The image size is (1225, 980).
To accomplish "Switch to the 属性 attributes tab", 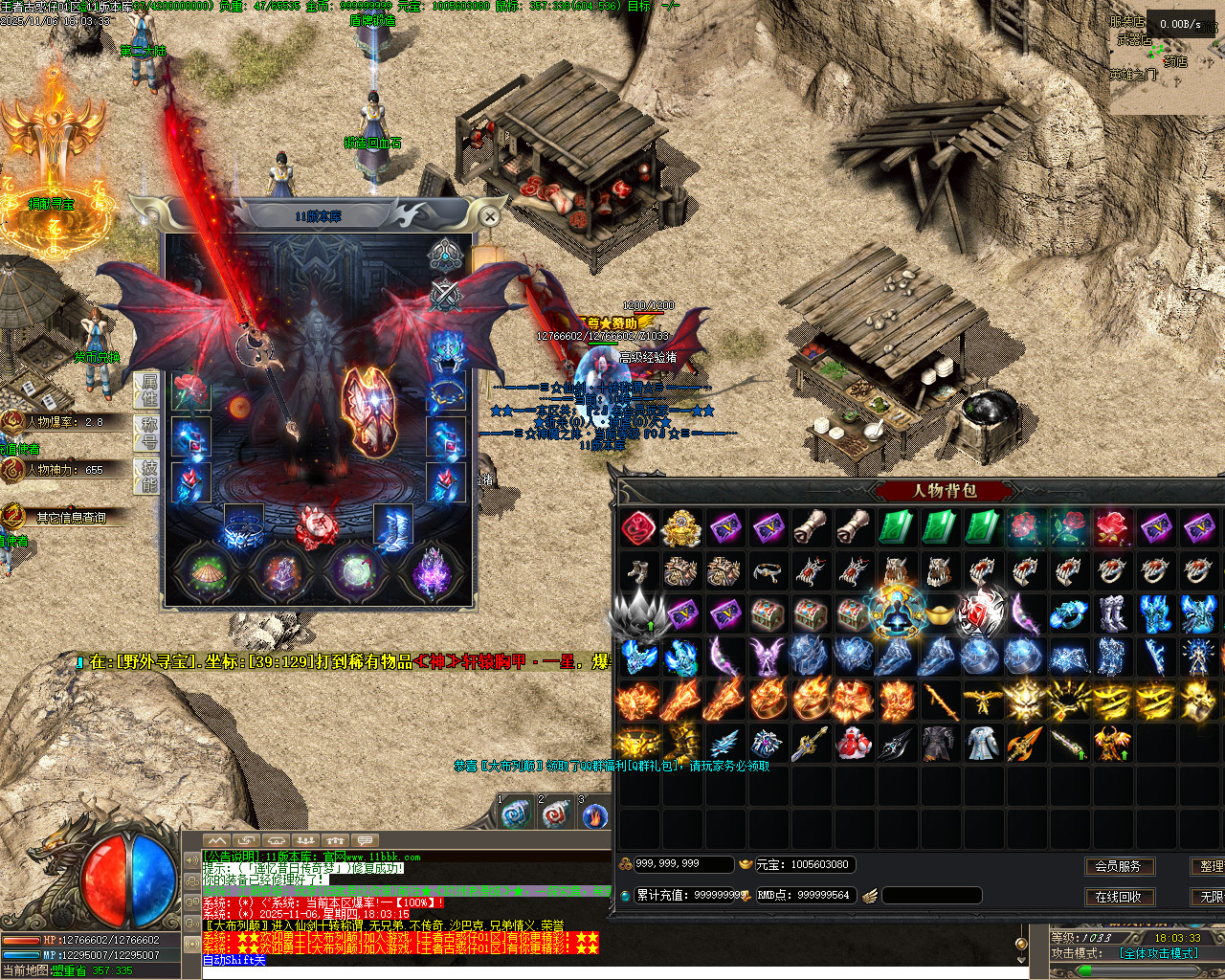I will [x=149, y=389].
